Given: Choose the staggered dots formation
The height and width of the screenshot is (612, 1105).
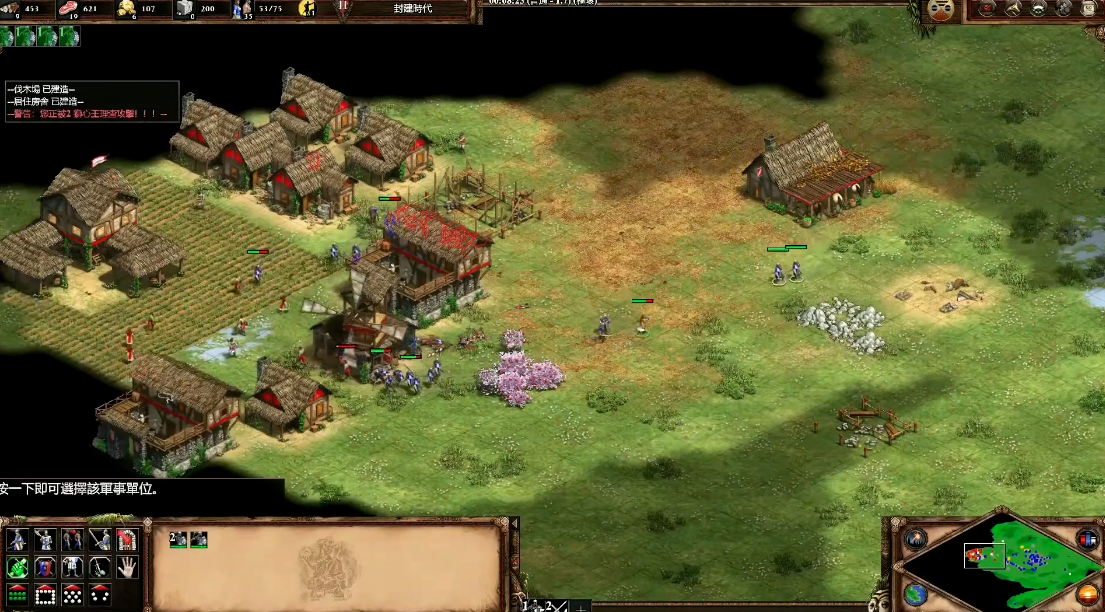Looking at the screenshot, I should tap(73, 594).
